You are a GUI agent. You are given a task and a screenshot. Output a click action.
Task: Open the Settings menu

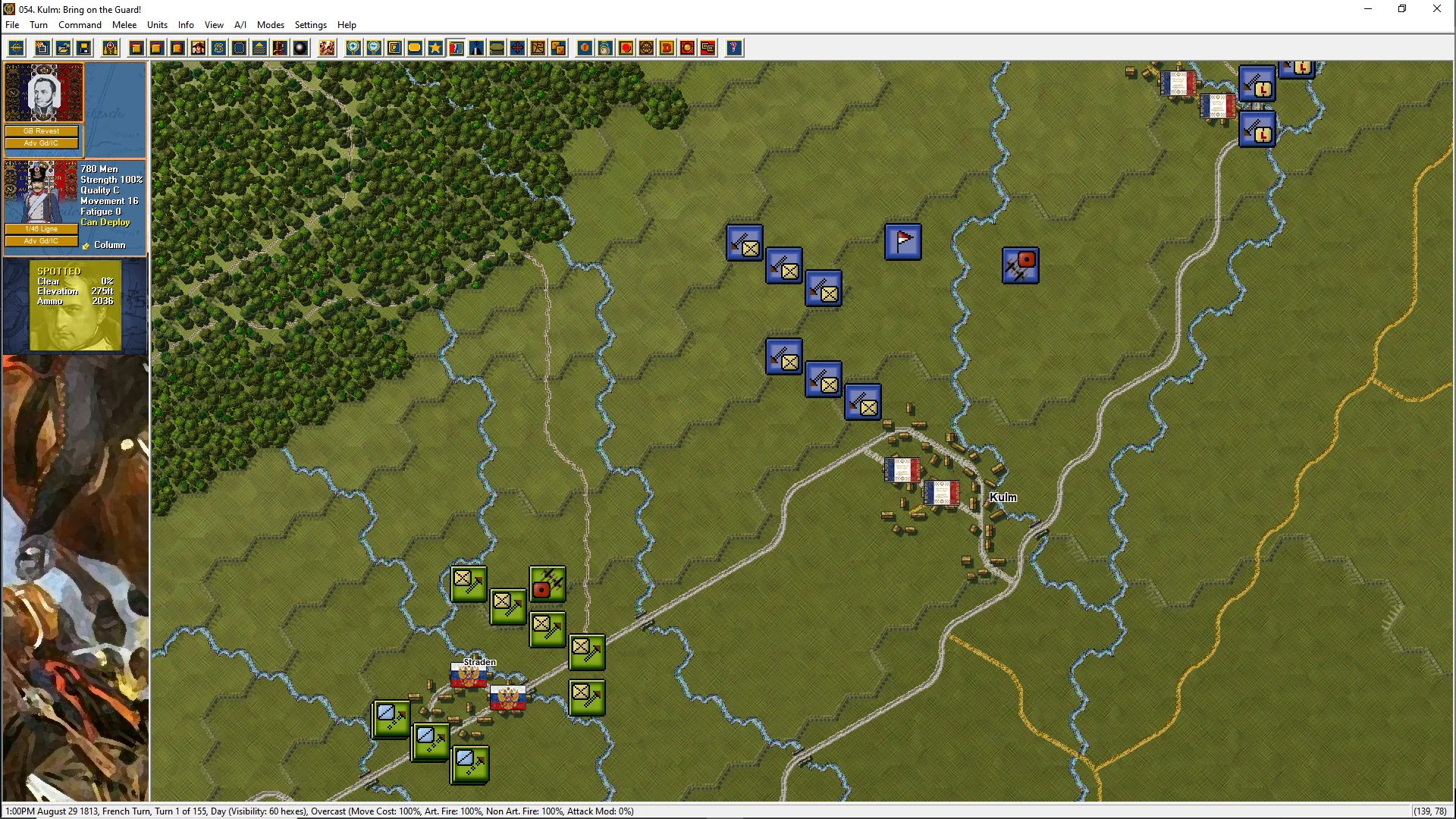point(310,25)
